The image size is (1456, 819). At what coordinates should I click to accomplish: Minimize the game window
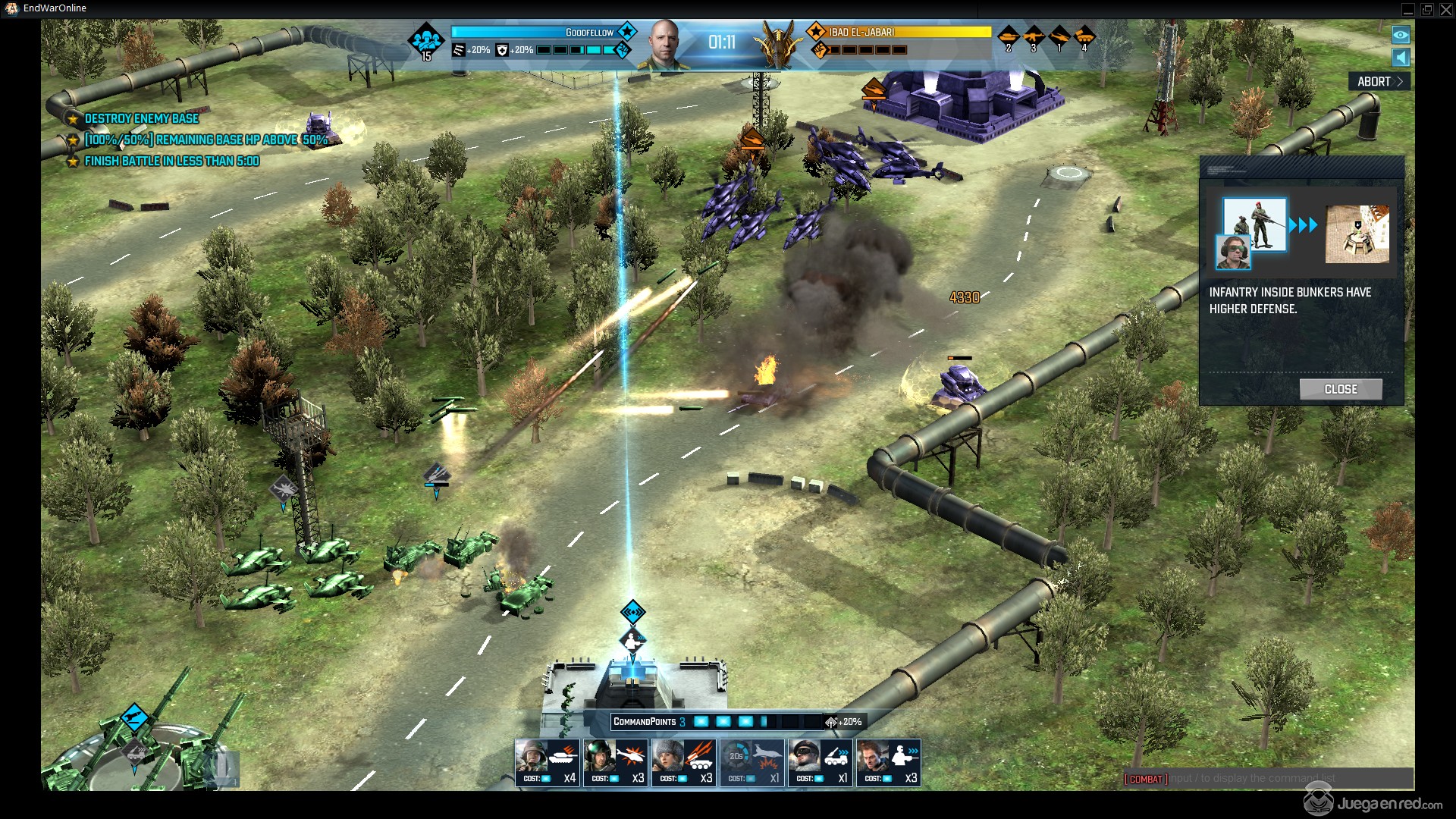(x=1407, y=9)
